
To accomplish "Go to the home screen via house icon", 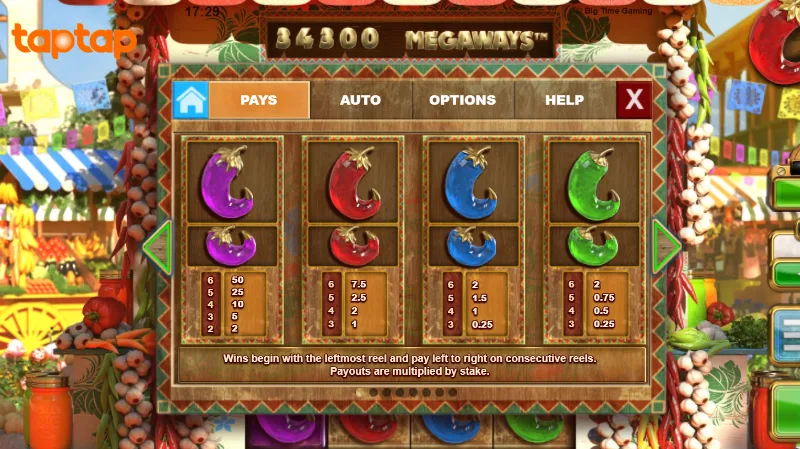I will (190, 100).
